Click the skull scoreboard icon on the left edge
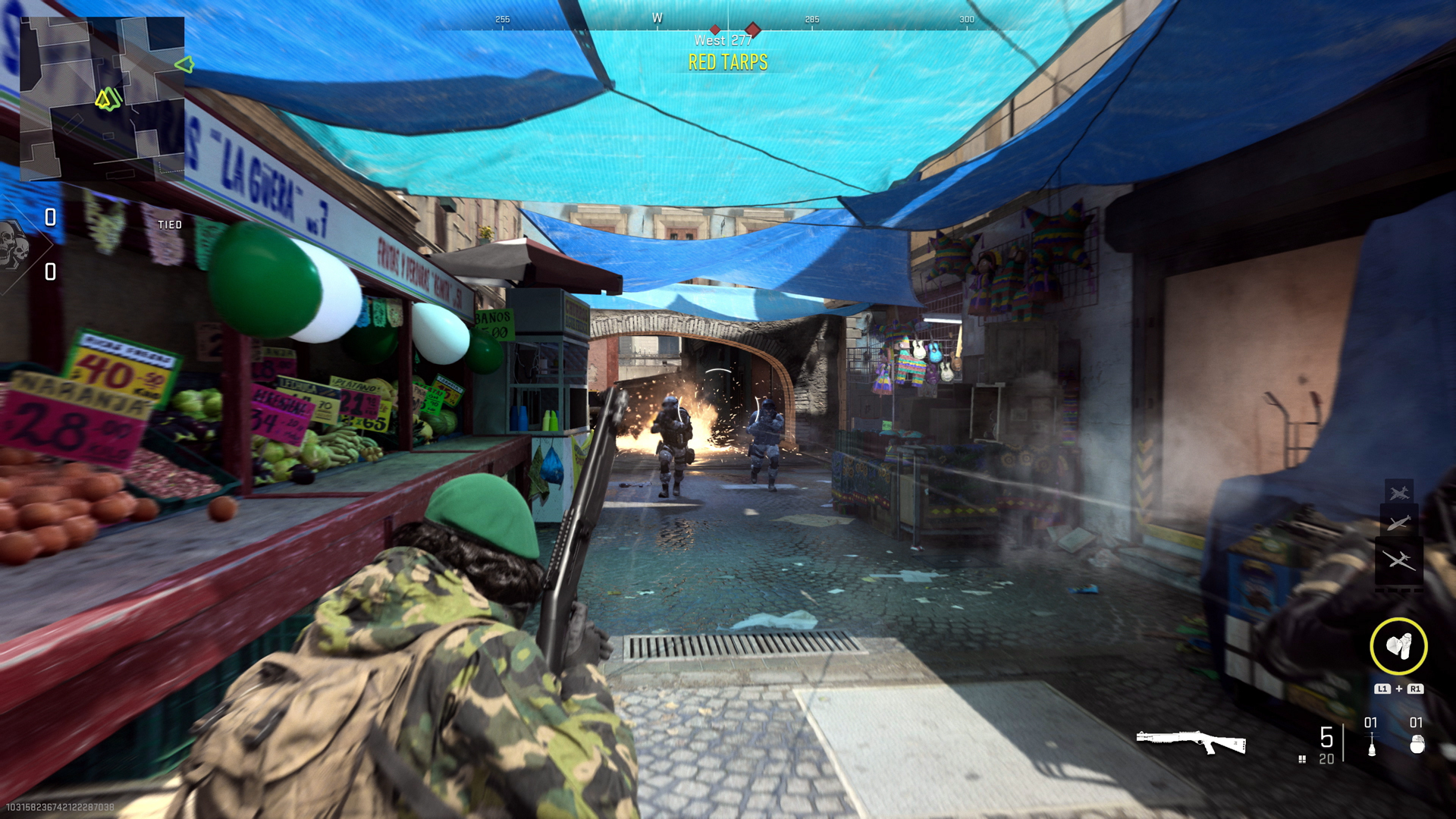This screenshot has height=819, width=1456. (15, 246)
